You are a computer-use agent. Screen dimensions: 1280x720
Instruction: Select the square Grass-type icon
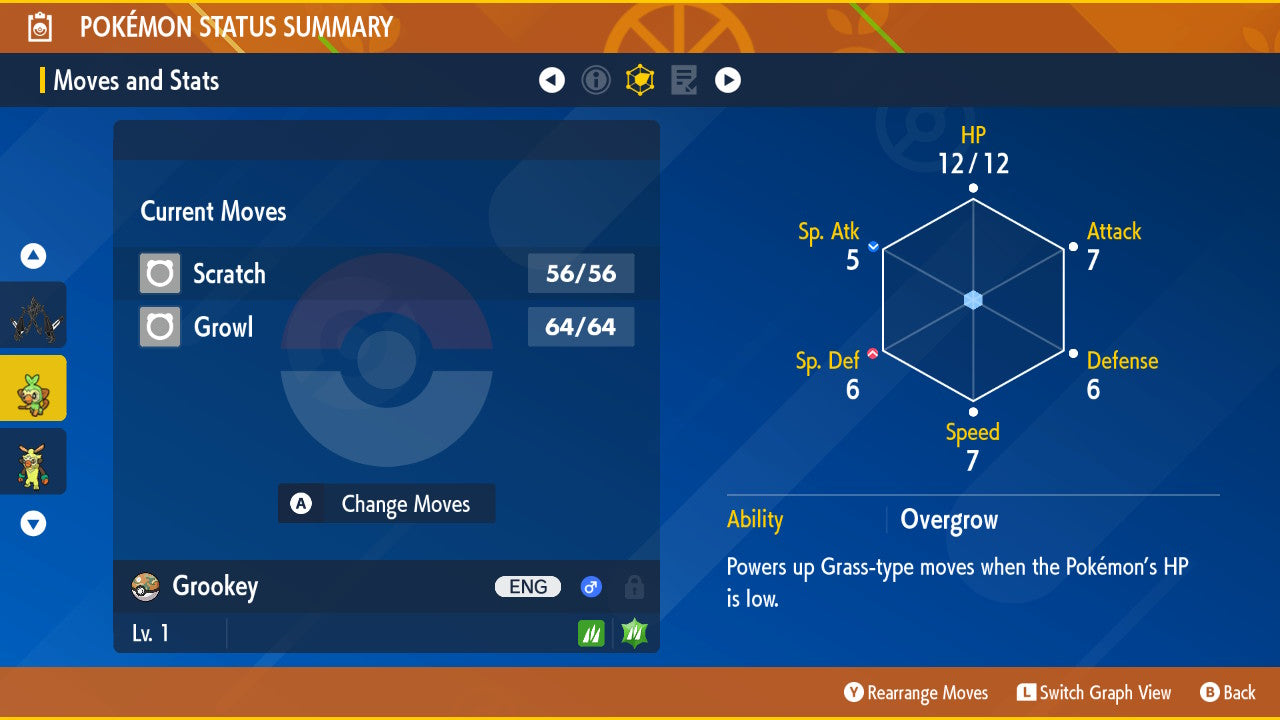coord(591,632)
